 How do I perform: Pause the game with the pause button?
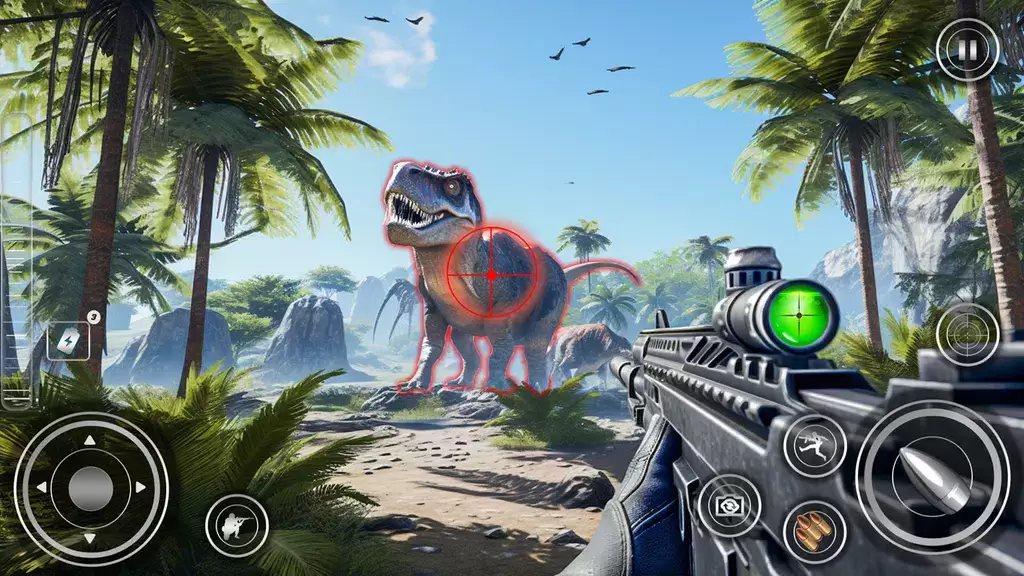pos(967,50)
